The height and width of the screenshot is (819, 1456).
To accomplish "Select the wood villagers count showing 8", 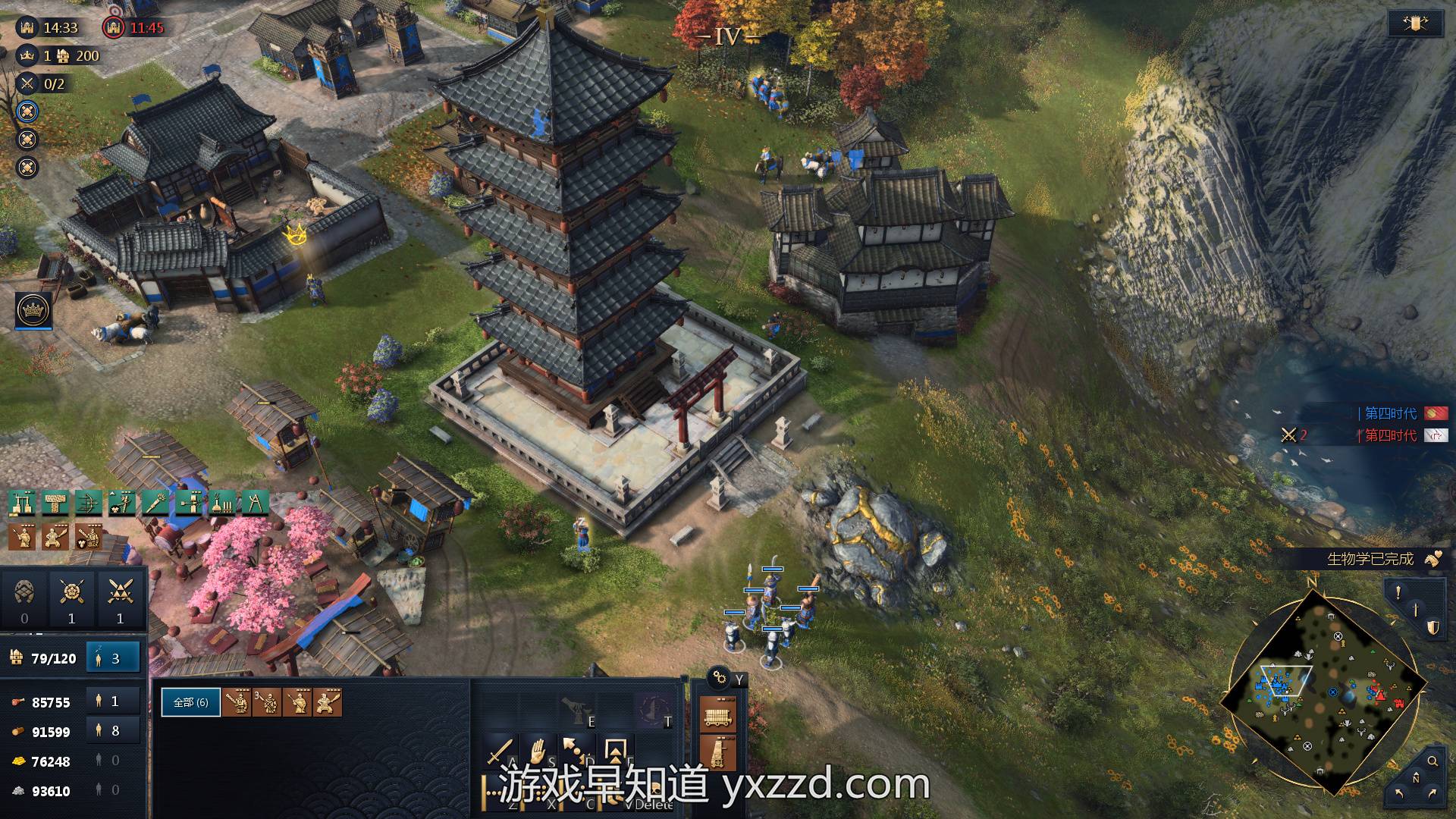I will (113, 731).
